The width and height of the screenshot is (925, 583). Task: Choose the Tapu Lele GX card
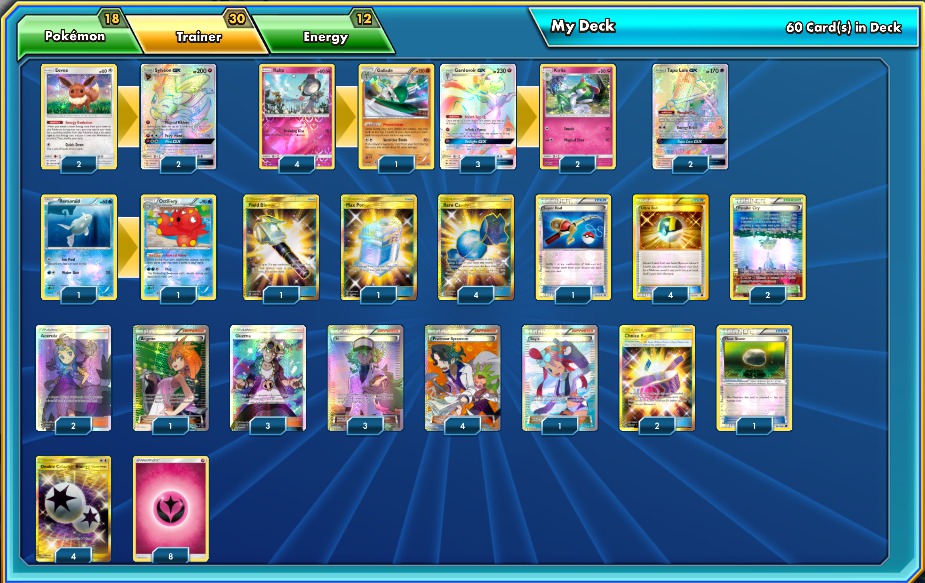pos(690,113)
